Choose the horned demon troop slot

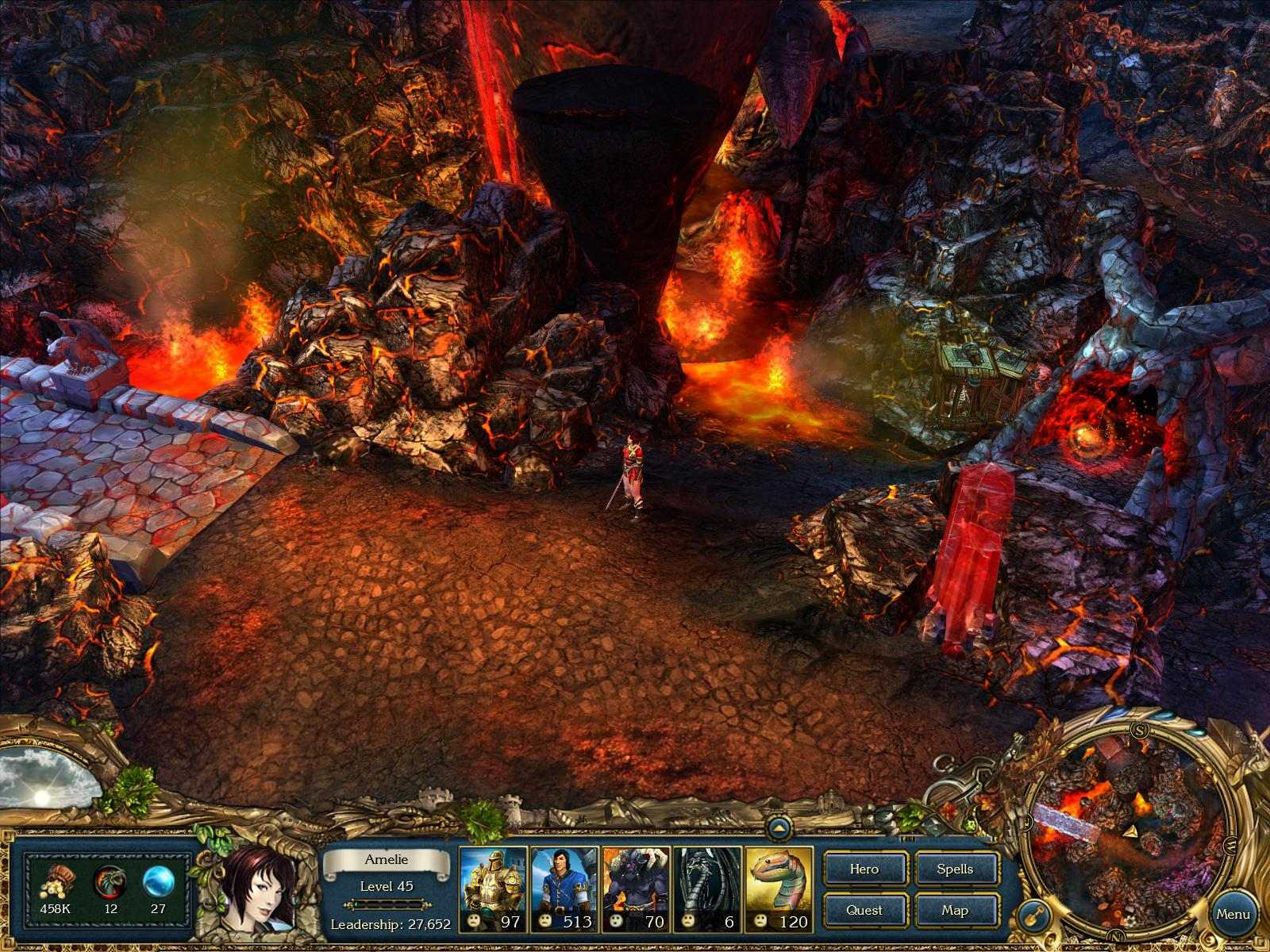[x=635, y=889]
